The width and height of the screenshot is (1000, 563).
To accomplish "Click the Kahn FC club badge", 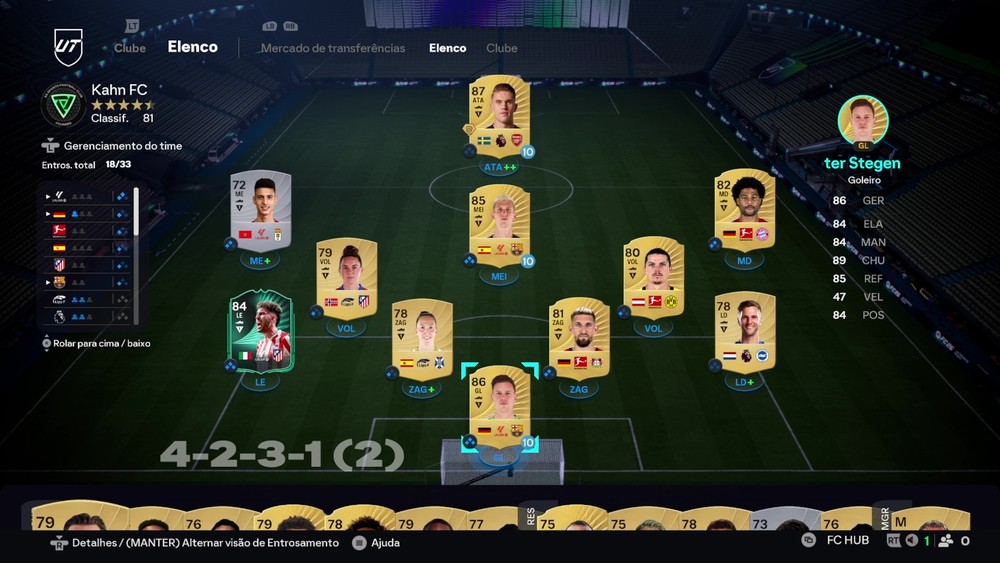I will [x=63, y=105].
